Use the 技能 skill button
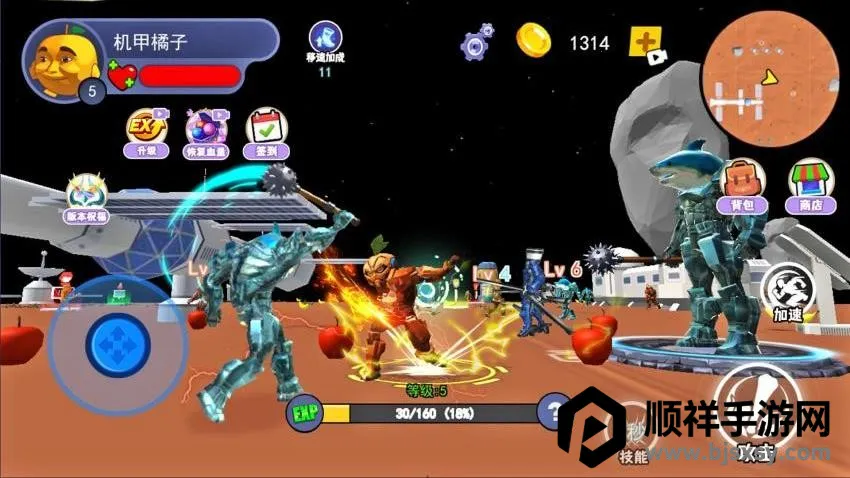This screenshot has height=478, width=850. (x=632, y=437)
